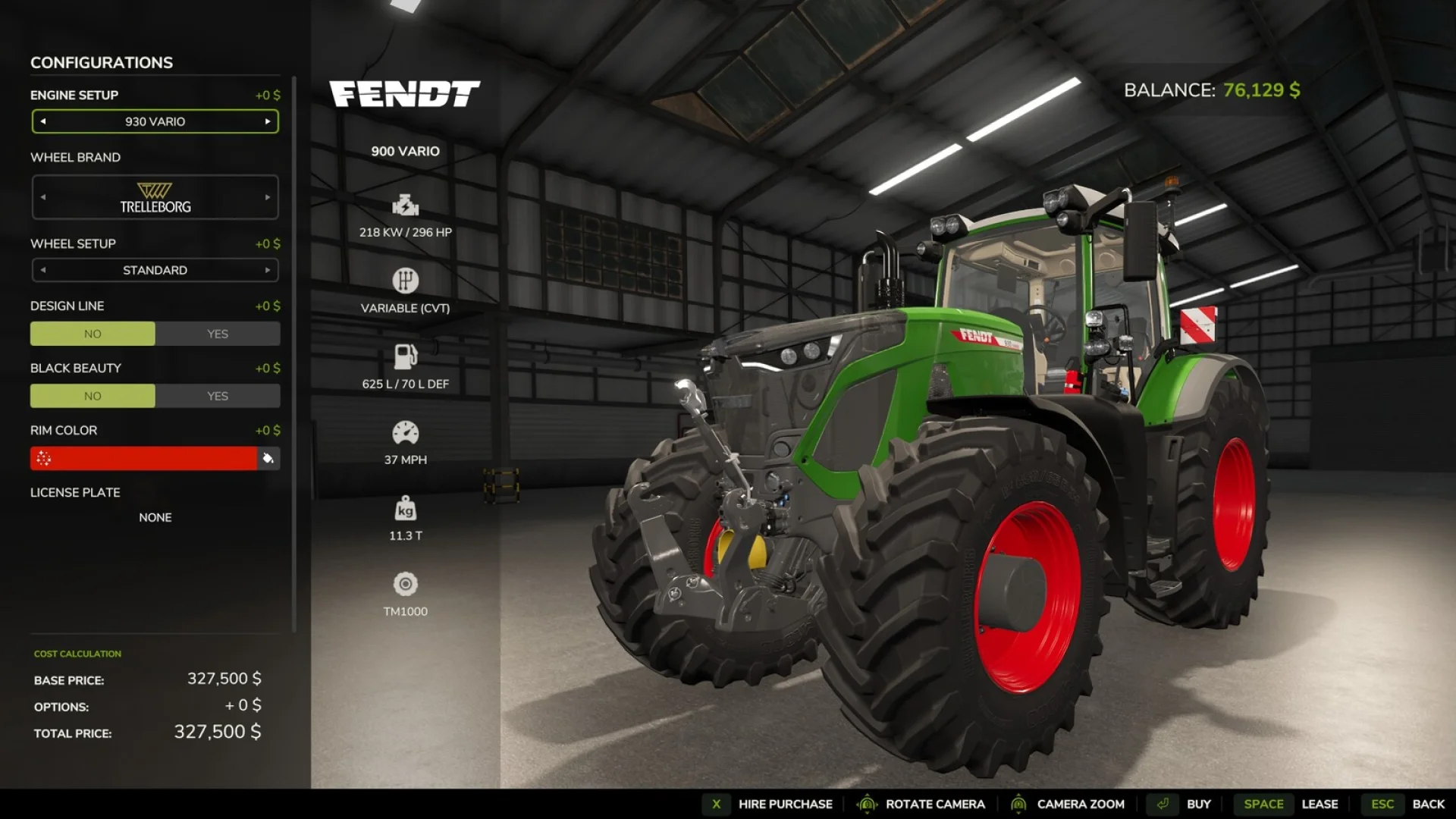Select the transmission icon labeled VARIABLE (CVT)
Image resolution: width=1456 pixels, height=819 pixels.
pos(405,280)
